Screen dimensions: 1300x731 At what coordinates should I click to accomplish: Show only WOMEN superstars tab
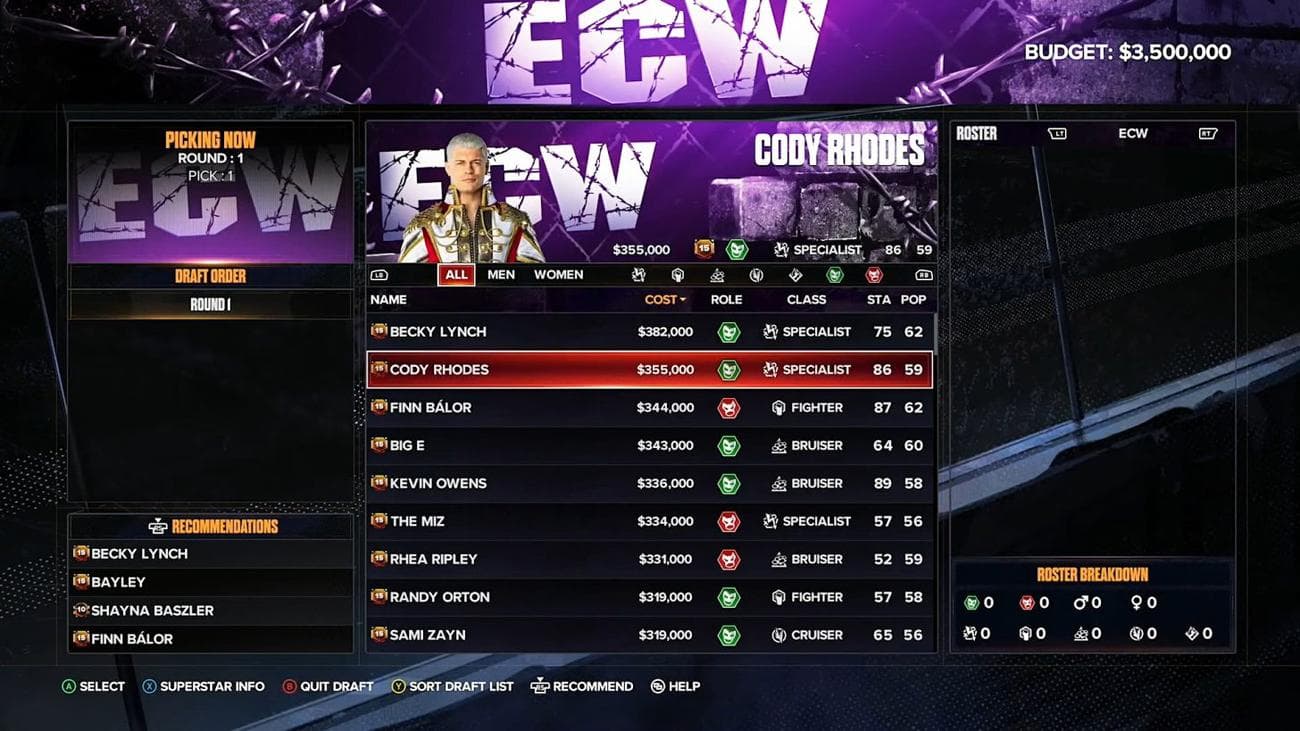tap(558, 275)
